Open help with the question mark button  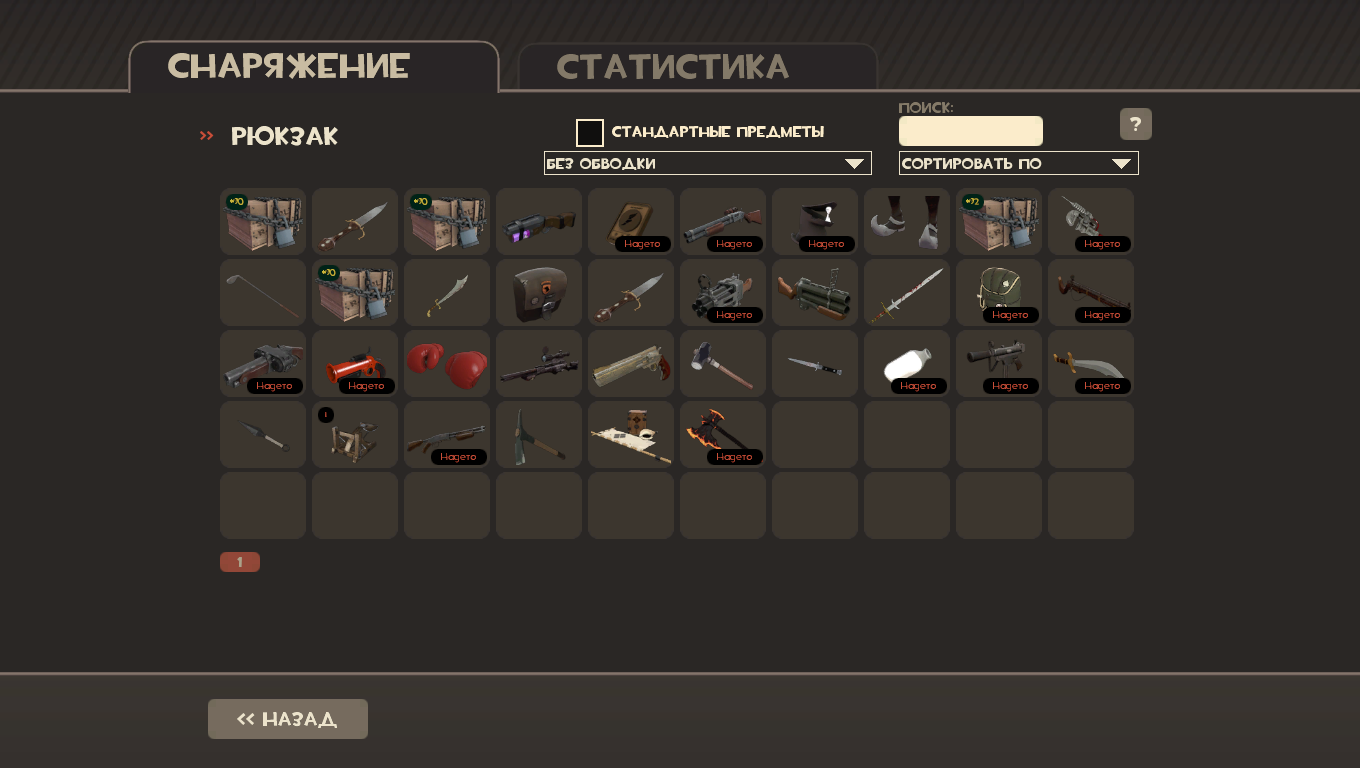tap(1135, 124)
